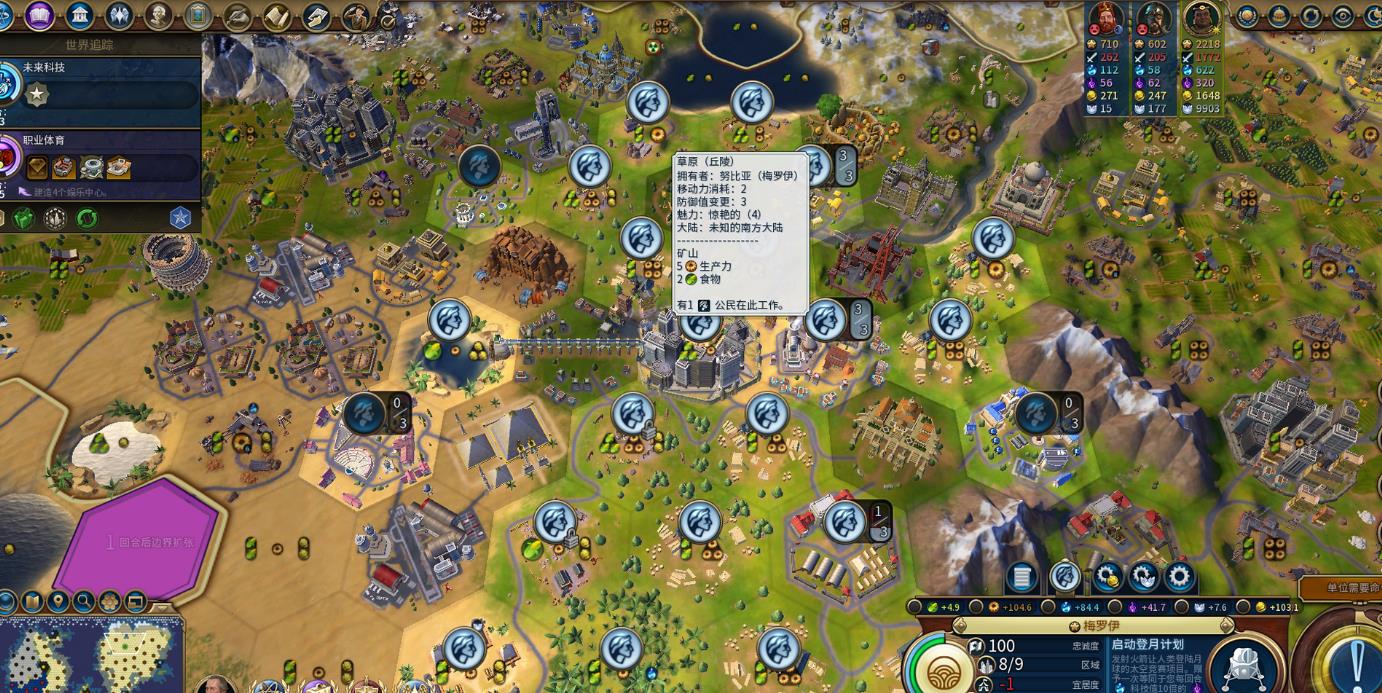
Task: Toggle the minimap lens book icon
Action: point(33,602)
